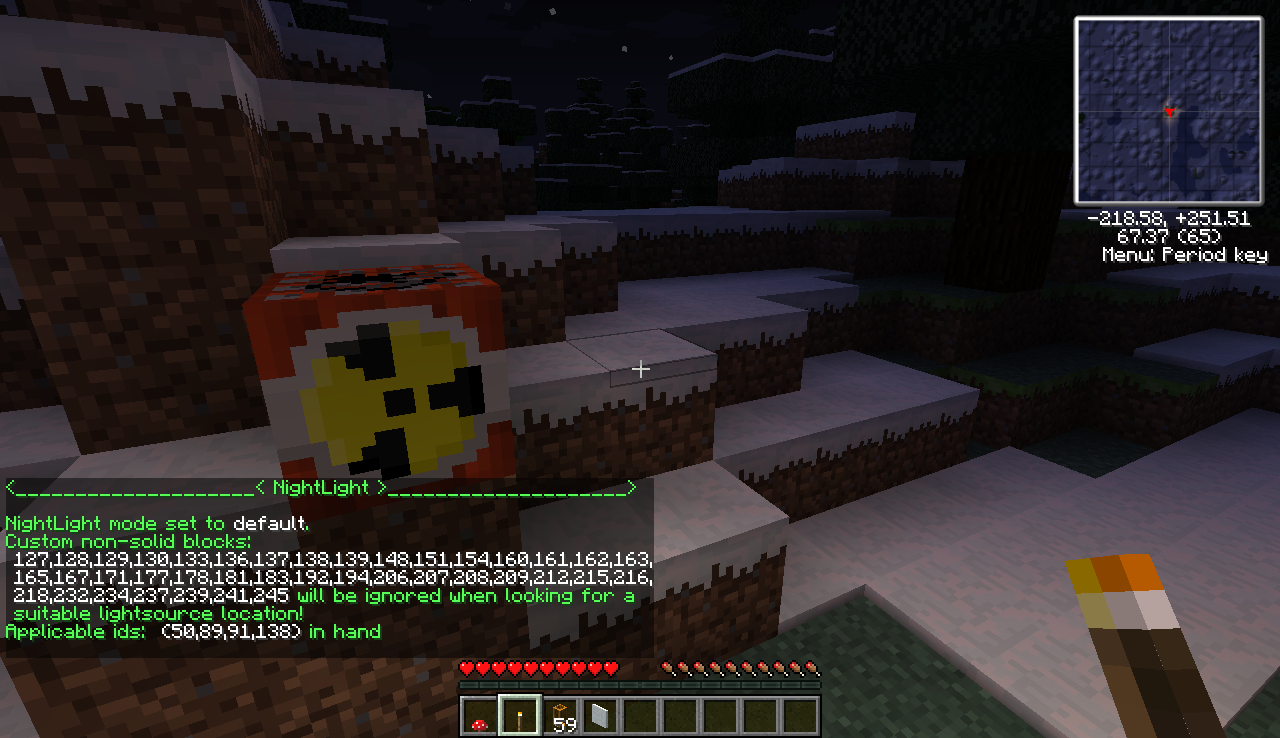
Task: Select the iron door item in the hotbar
Action: pos(599,716)
